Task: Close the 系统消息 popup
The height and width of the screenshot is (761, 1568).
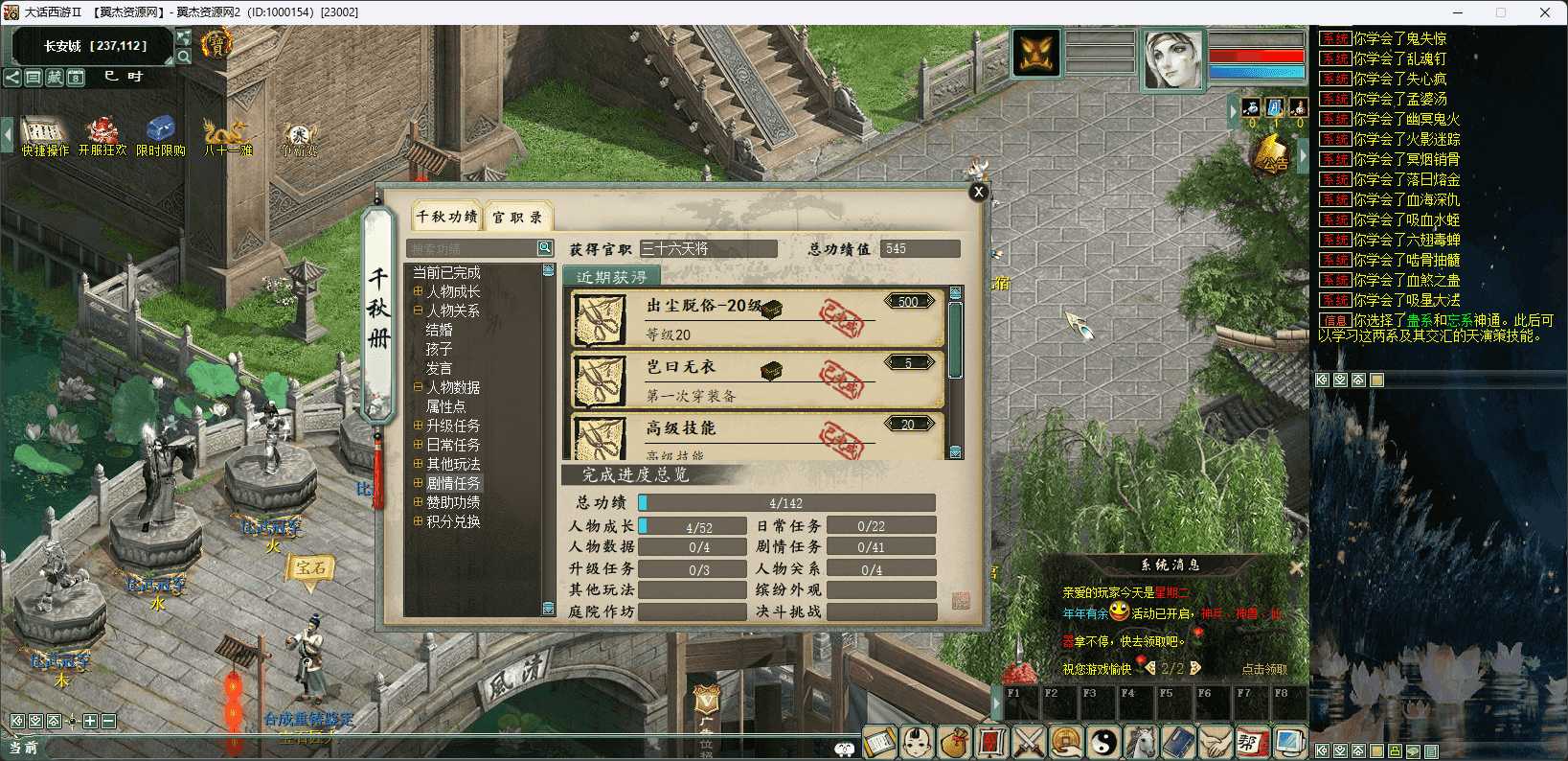Action: click(1296, 567)
